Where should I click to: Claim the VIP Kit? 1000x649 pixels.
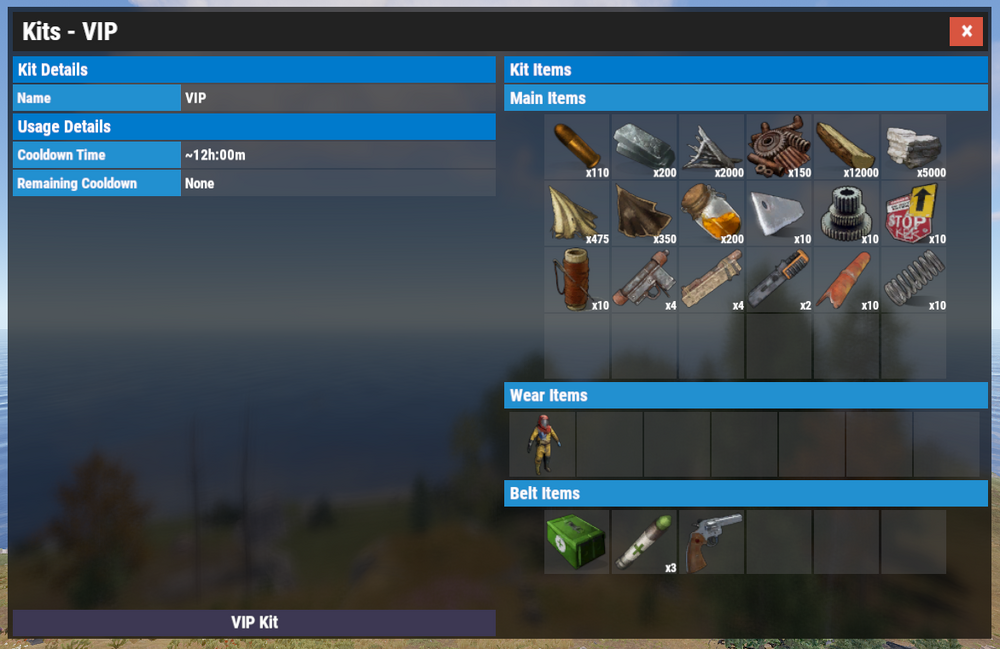tap(254, 622)
